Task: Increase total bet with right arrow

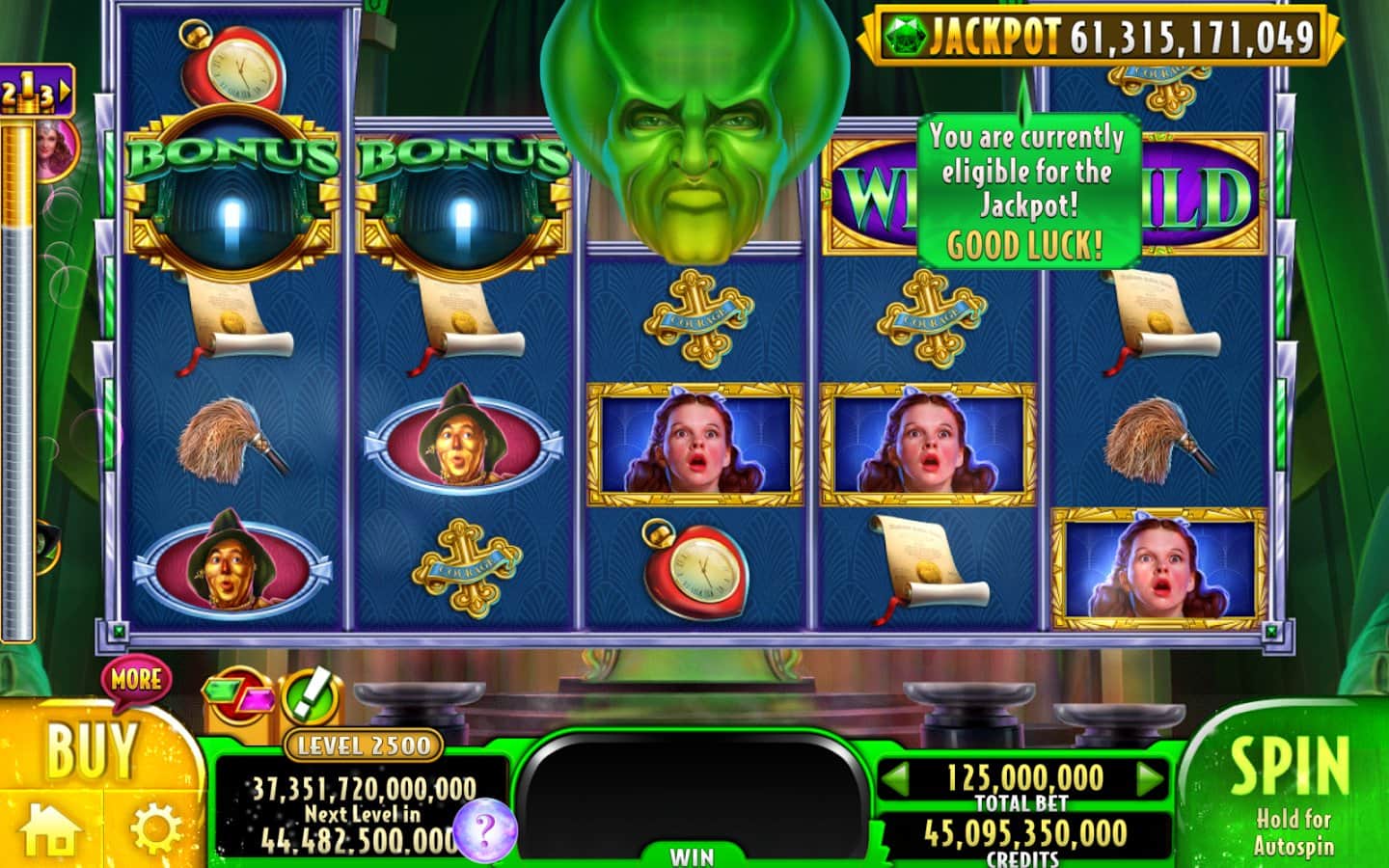Action: point(1149,776)
